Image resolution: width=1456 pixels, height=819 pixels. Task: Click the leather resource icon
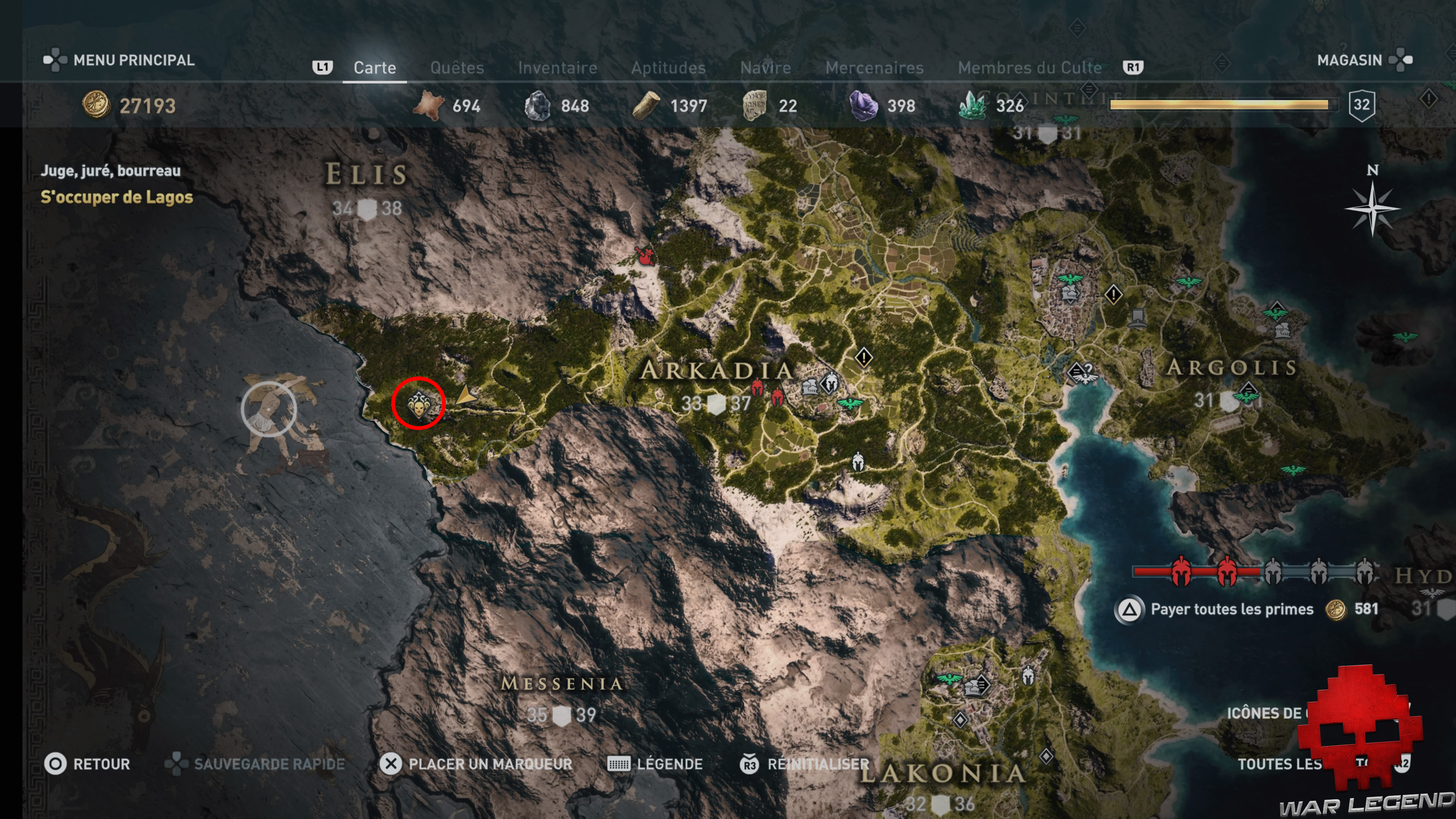[x=428, y=105]
